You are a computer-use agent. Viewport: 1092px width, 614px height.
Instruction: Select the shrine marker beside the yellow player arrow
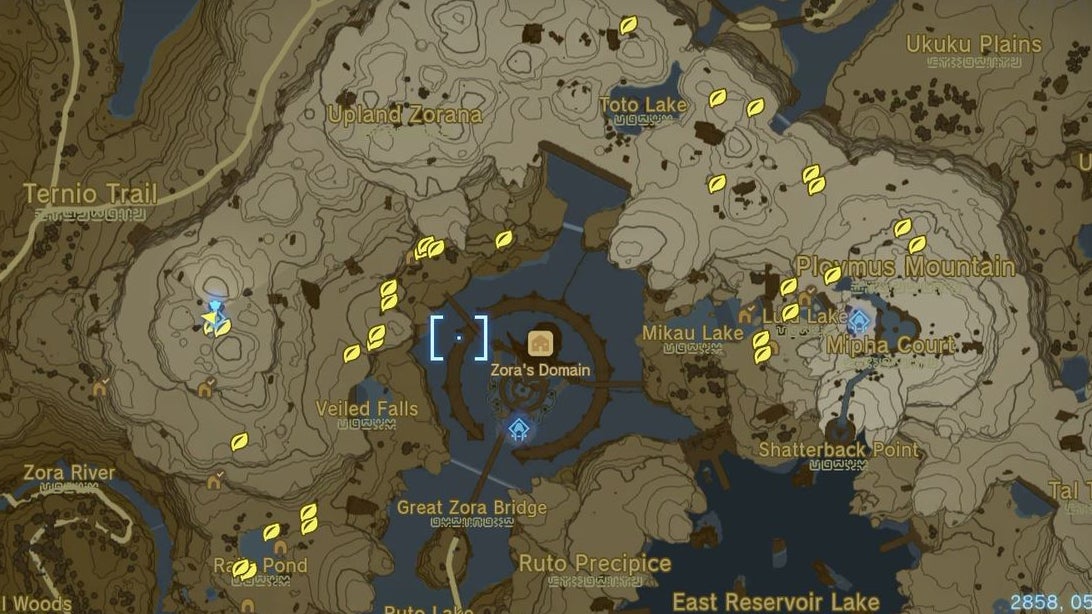(x=216, y=305)
